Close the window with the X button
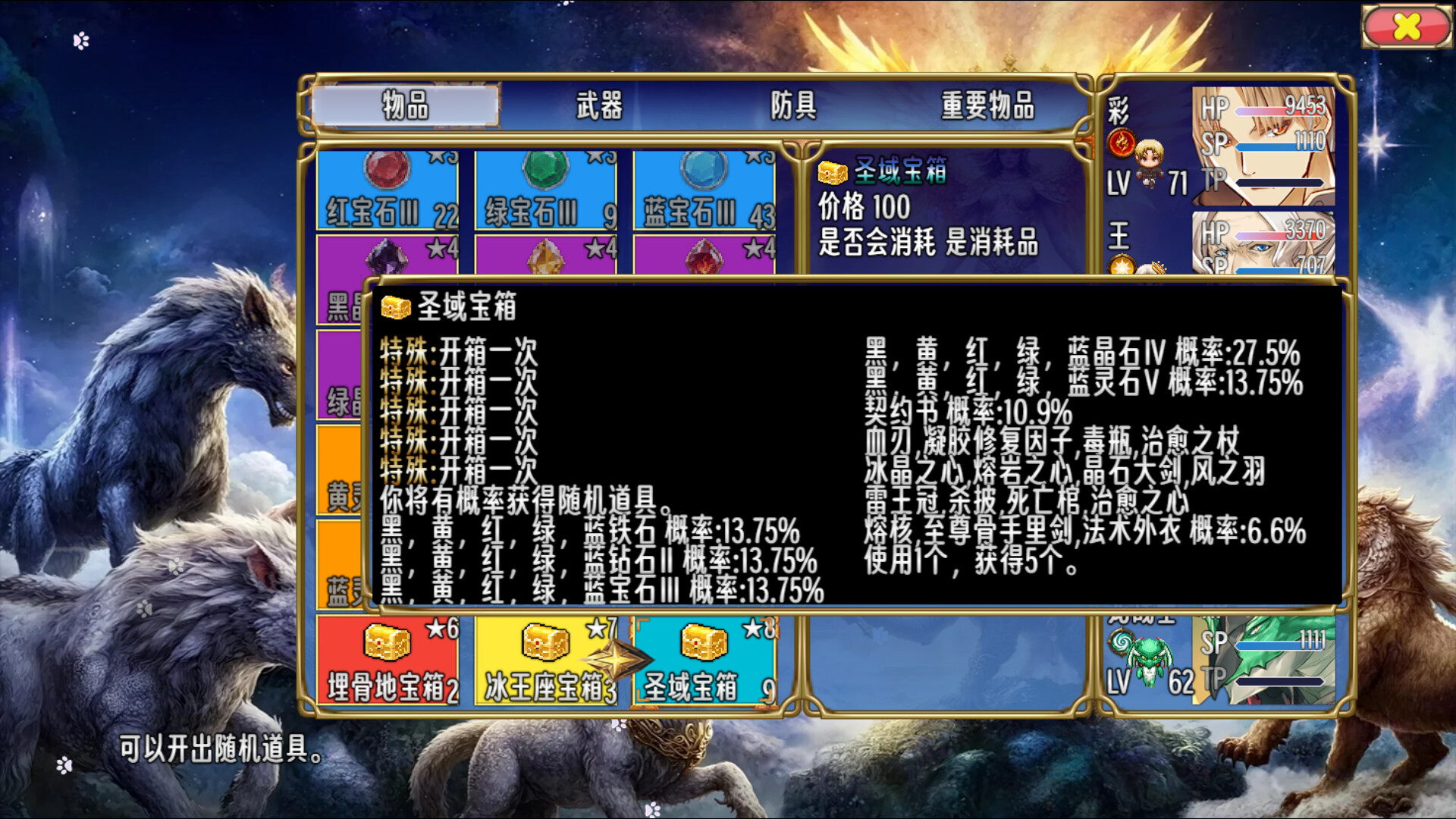1456x819 pixels. point(1408,25)
